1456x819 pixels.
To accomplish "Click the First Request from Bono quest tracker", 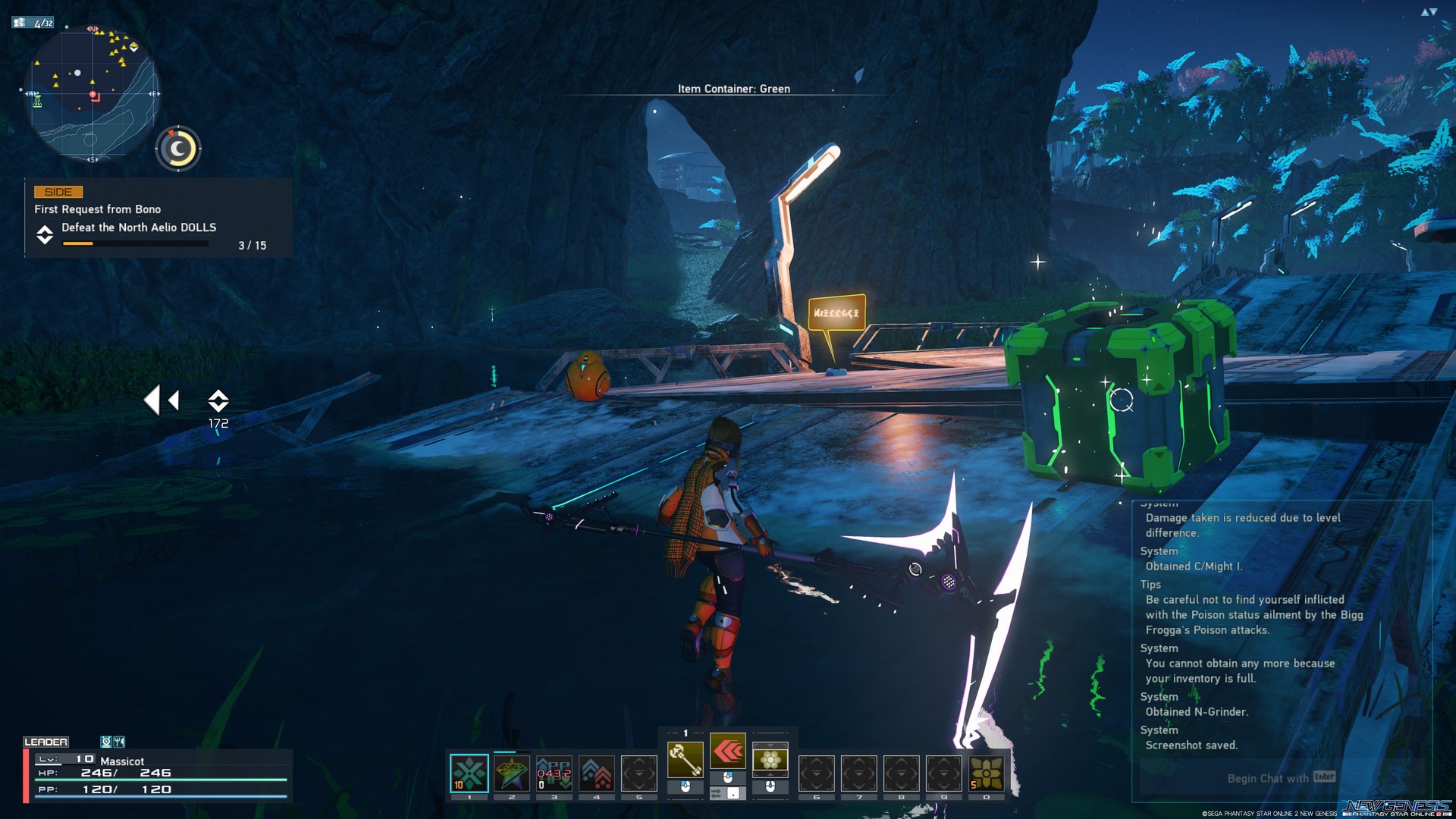I will pyautogui.click(x=158, y=218).
